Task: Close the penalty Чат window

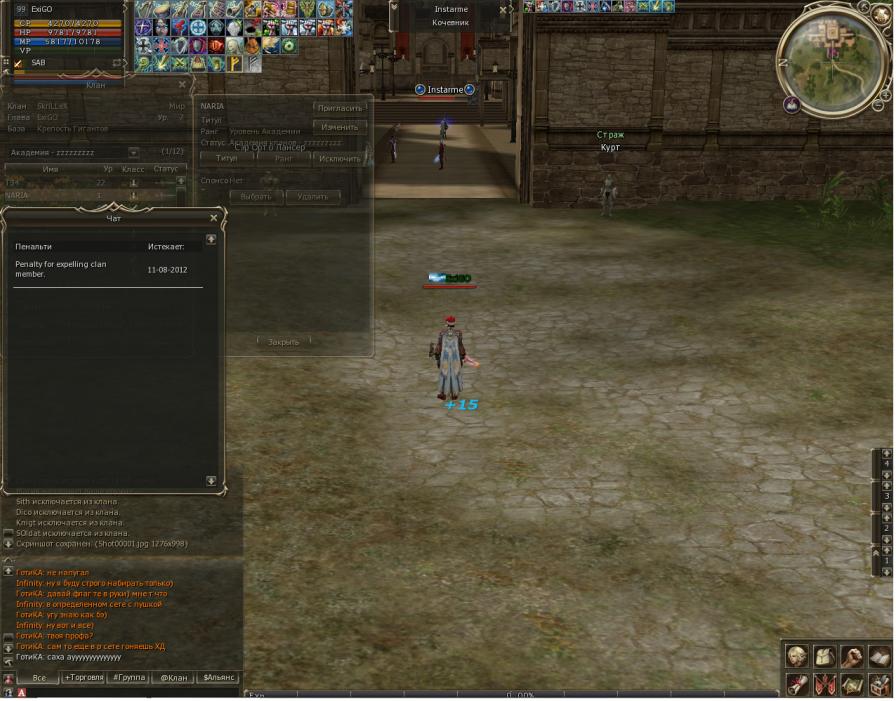Action: click(213, 218)
